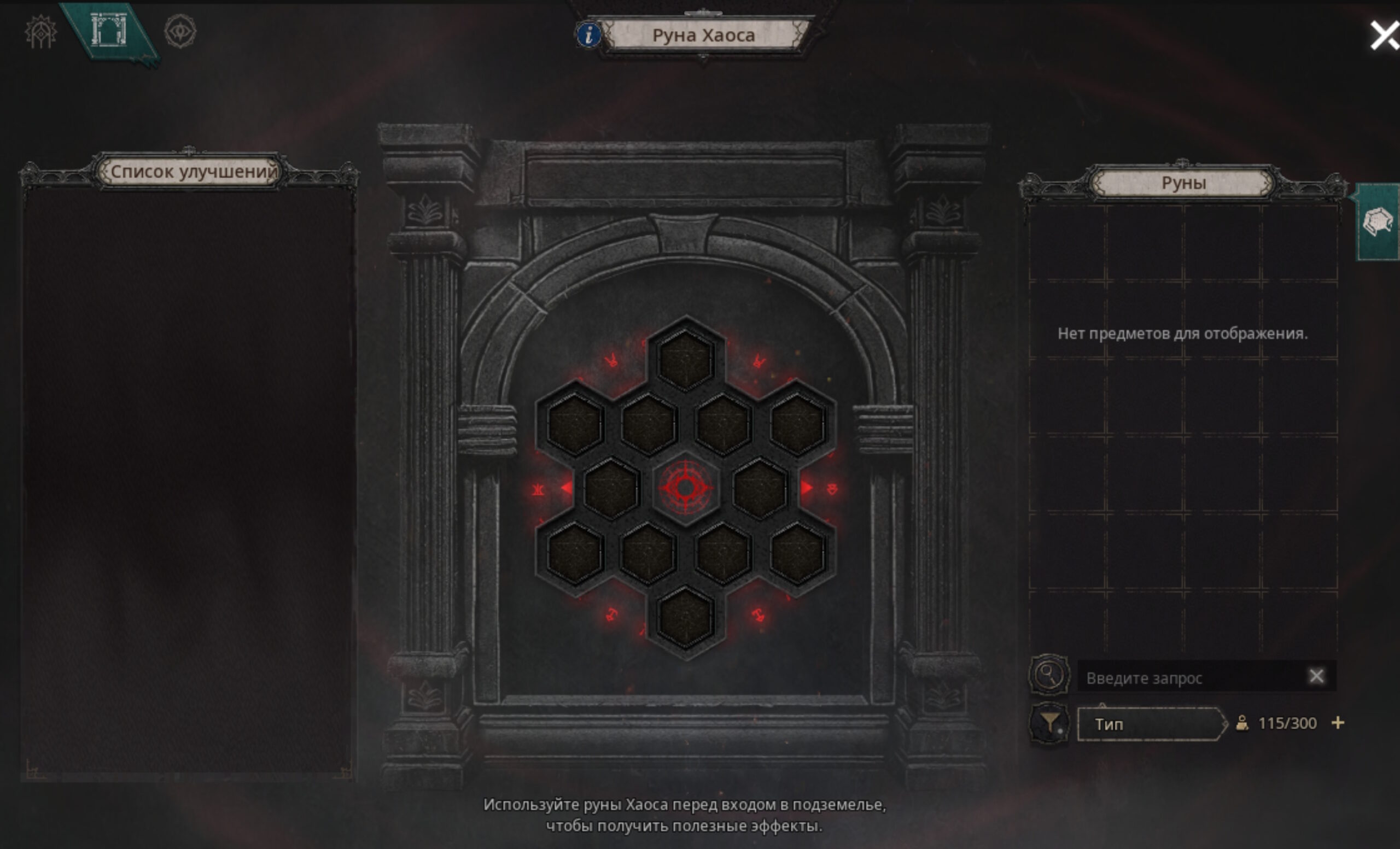Open the teal side tab on right edge
The height and width of the screenshot is (849, 1400).
click(1378, 222)
